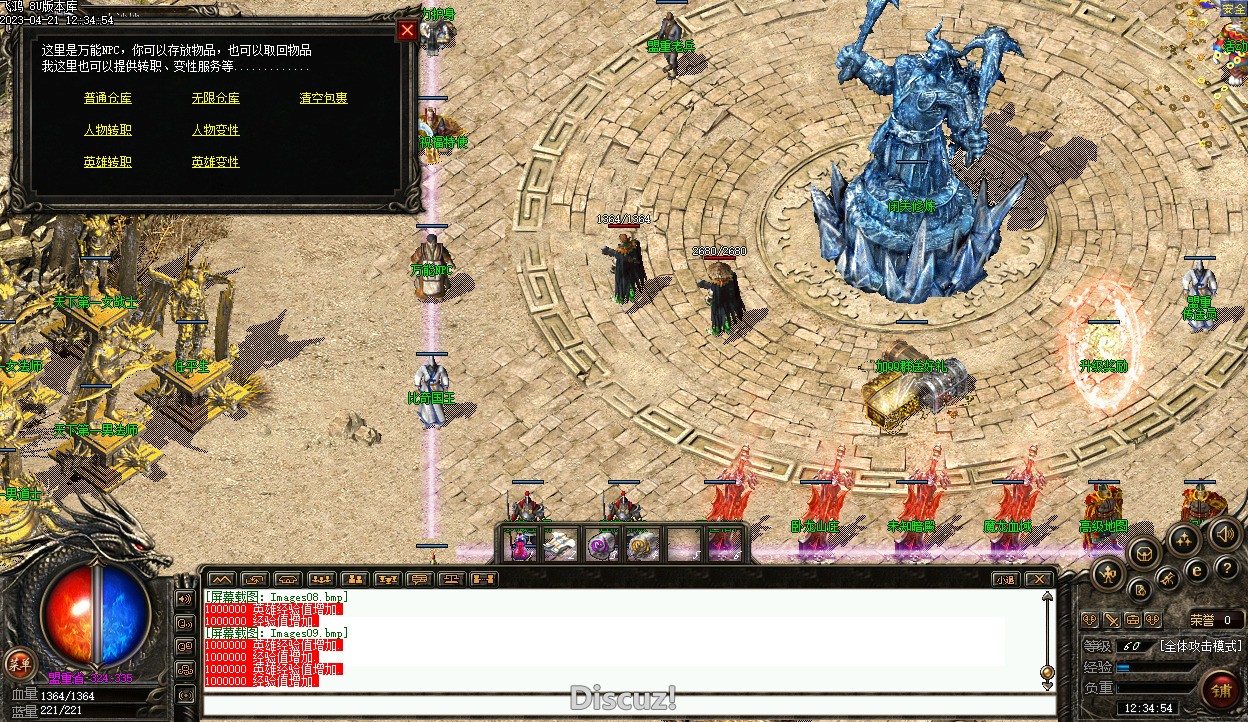Viewport: 1248px width, 722px height.
Task: Open the 普通仓库 storage option
Action: point(108,98)
